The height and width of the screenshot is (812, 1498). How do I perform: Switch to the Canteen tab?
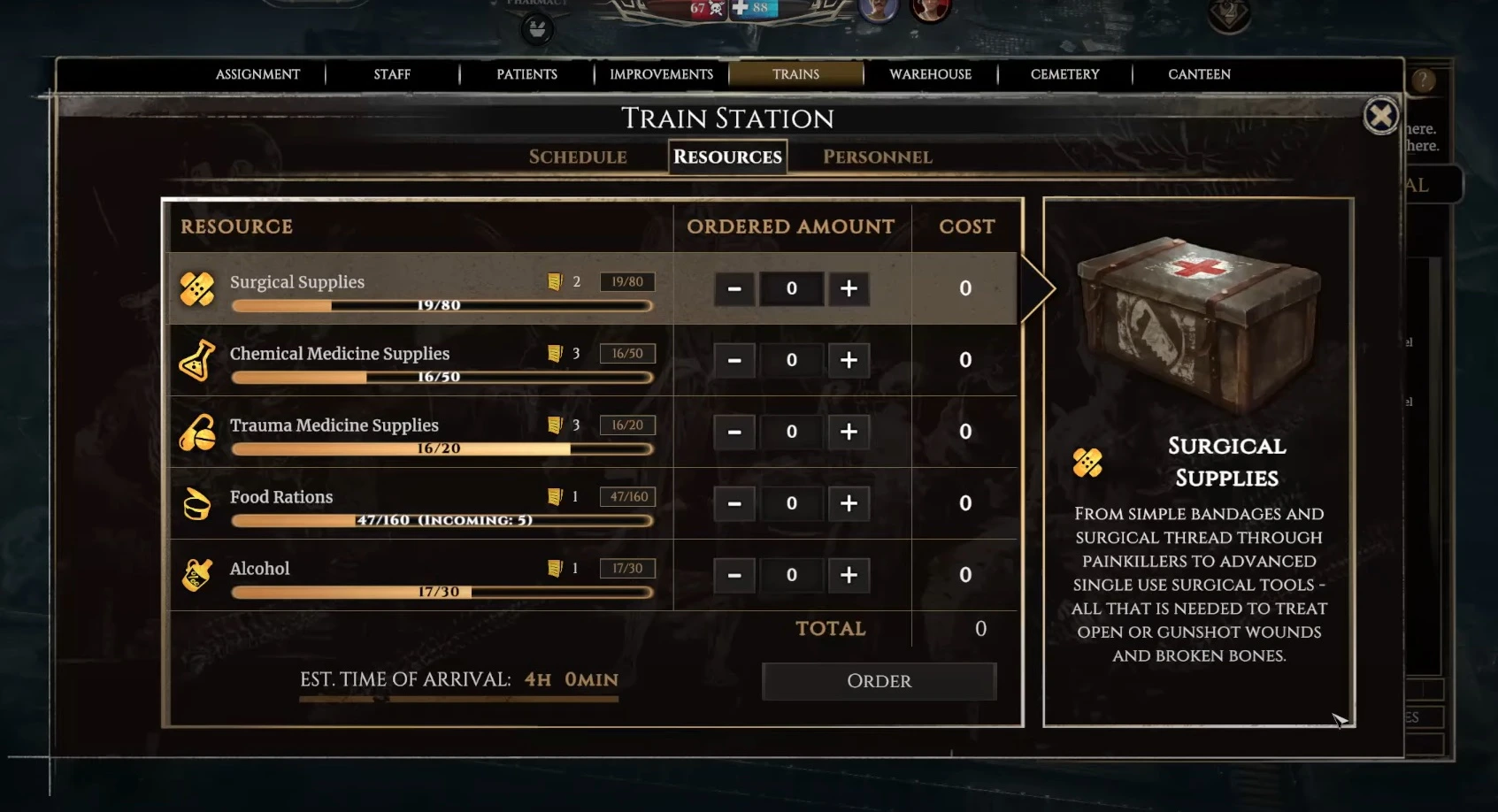(x=1199, y=74)
